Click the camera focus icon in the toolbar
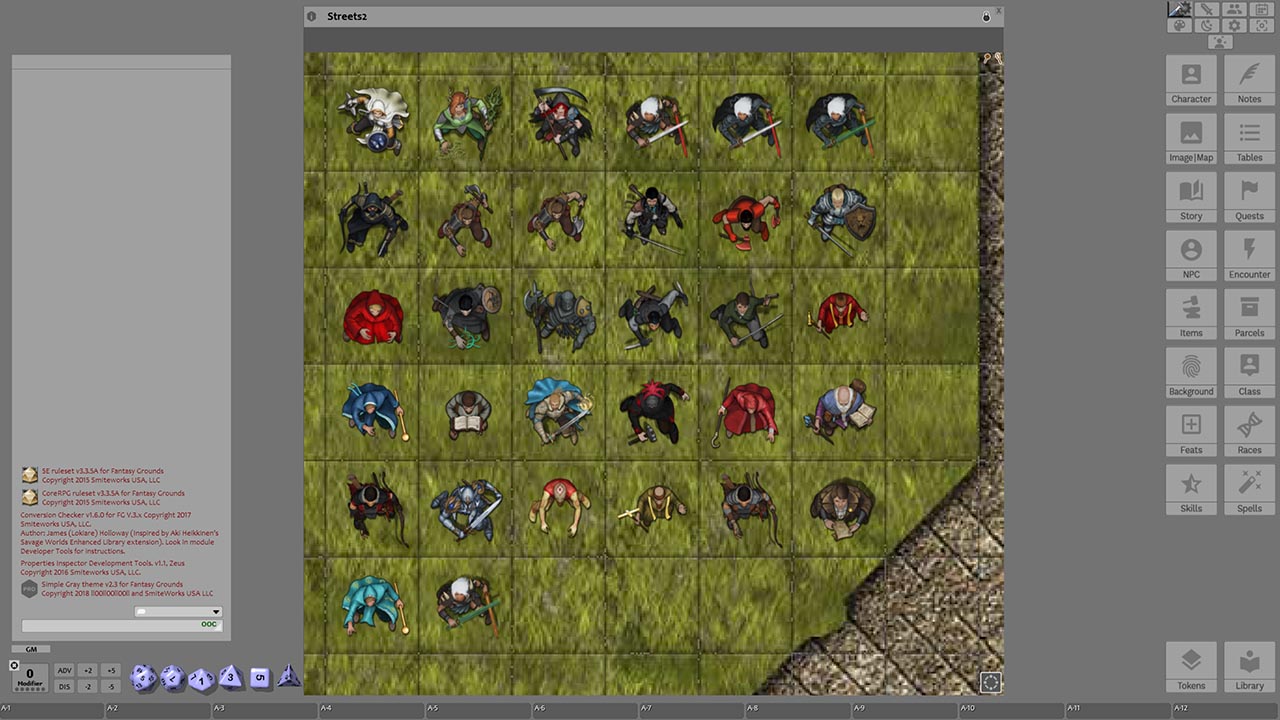Image resolution: width=1280 pixels, height=720 pixels. click(1262, 25)
